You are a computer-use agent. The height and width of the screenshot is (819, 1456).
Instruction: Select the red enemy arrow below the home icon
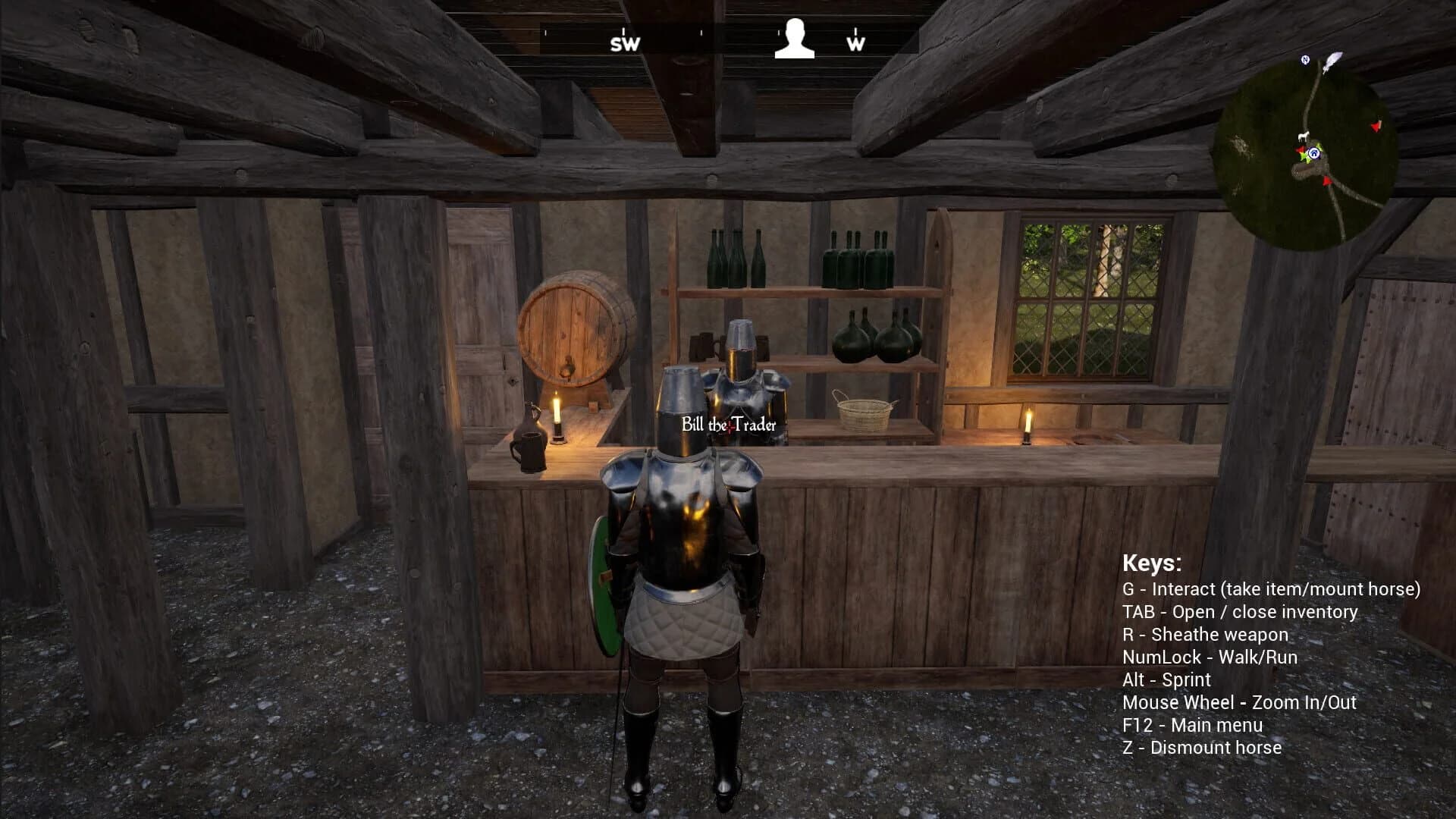(x=1326, y=181)
